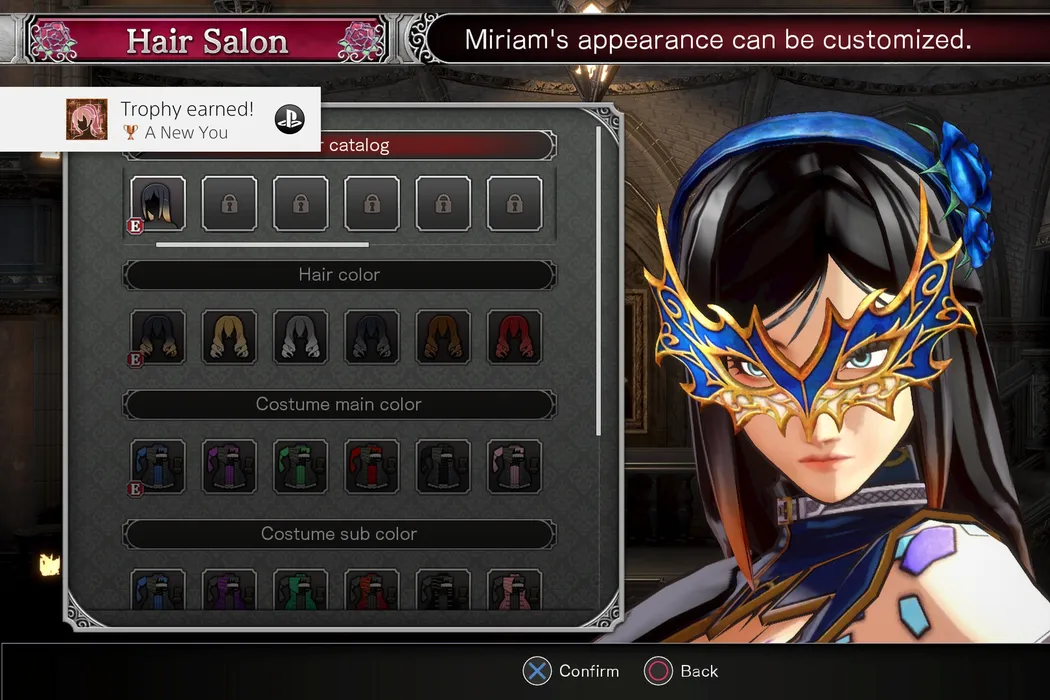Viewport: 1050px width, 700px height.
Task: Select the pink costume main color
Action: [x=514, y=466]
